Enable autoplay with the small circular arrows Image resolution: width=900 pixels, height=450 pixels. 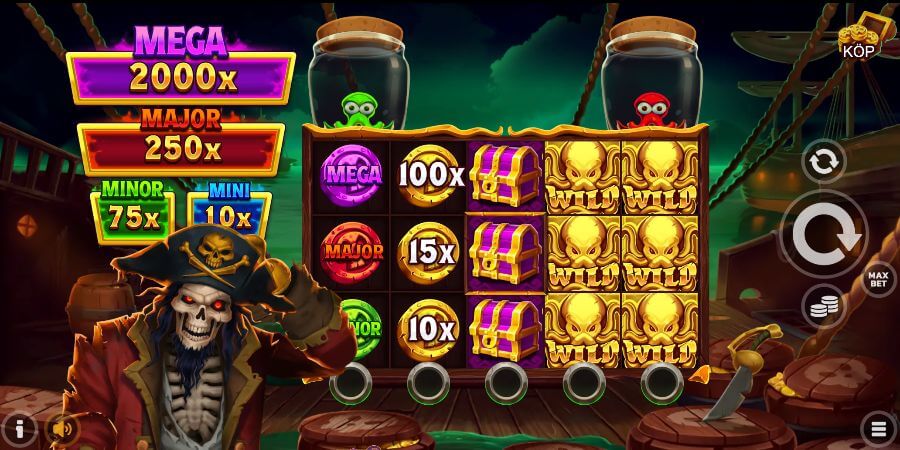(x=824, y=162)
